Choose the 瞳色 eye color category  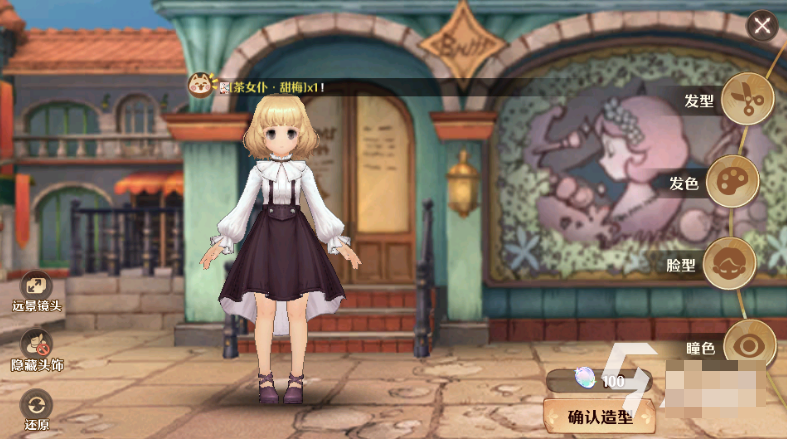click(749, 345)
